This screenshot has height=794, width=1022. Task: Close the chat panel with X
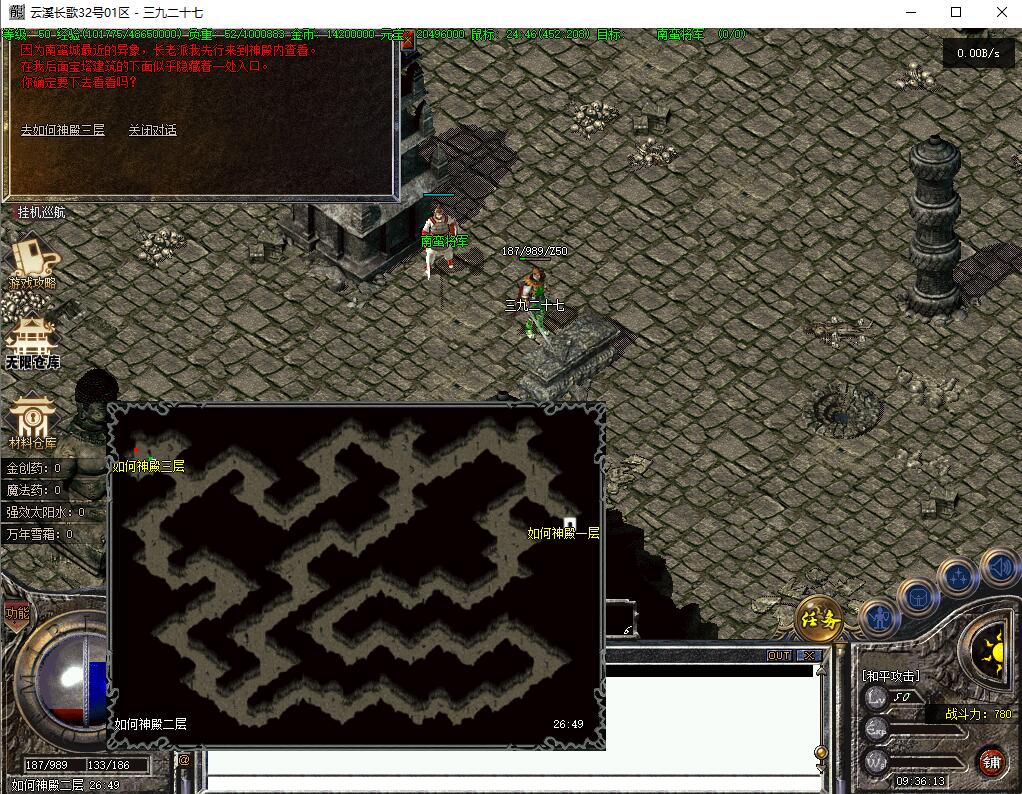pos(809,656)
